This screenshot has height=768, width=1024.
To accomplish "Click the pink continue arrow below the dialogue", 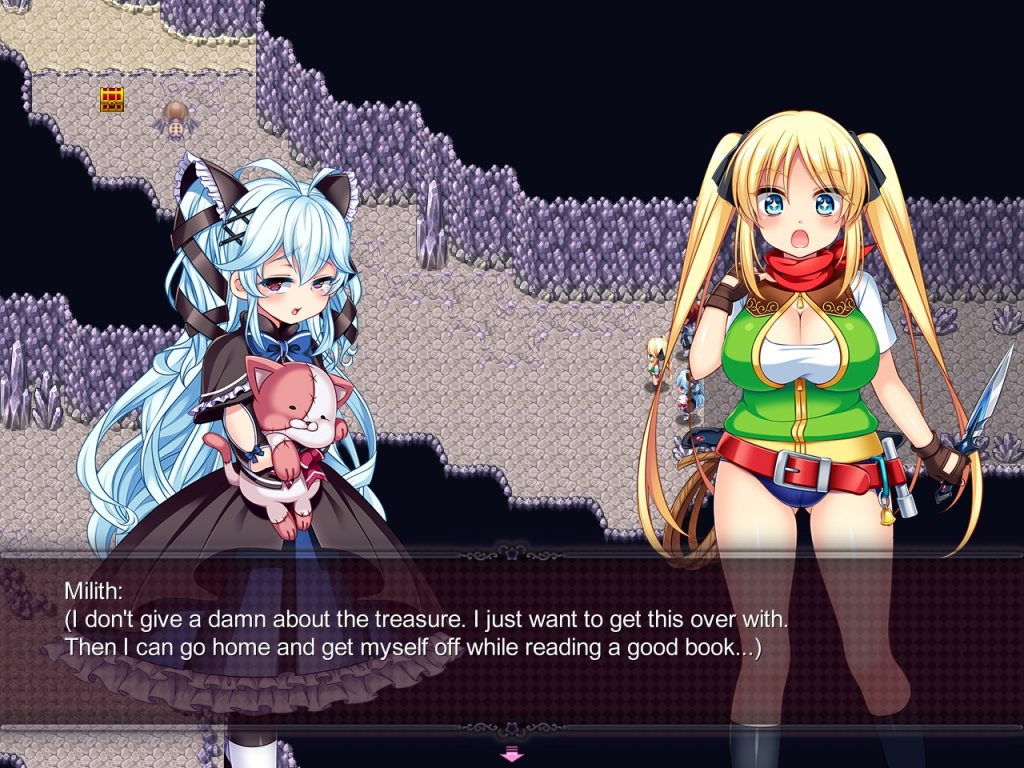I will pyautogui.click(x=511, y=753).
